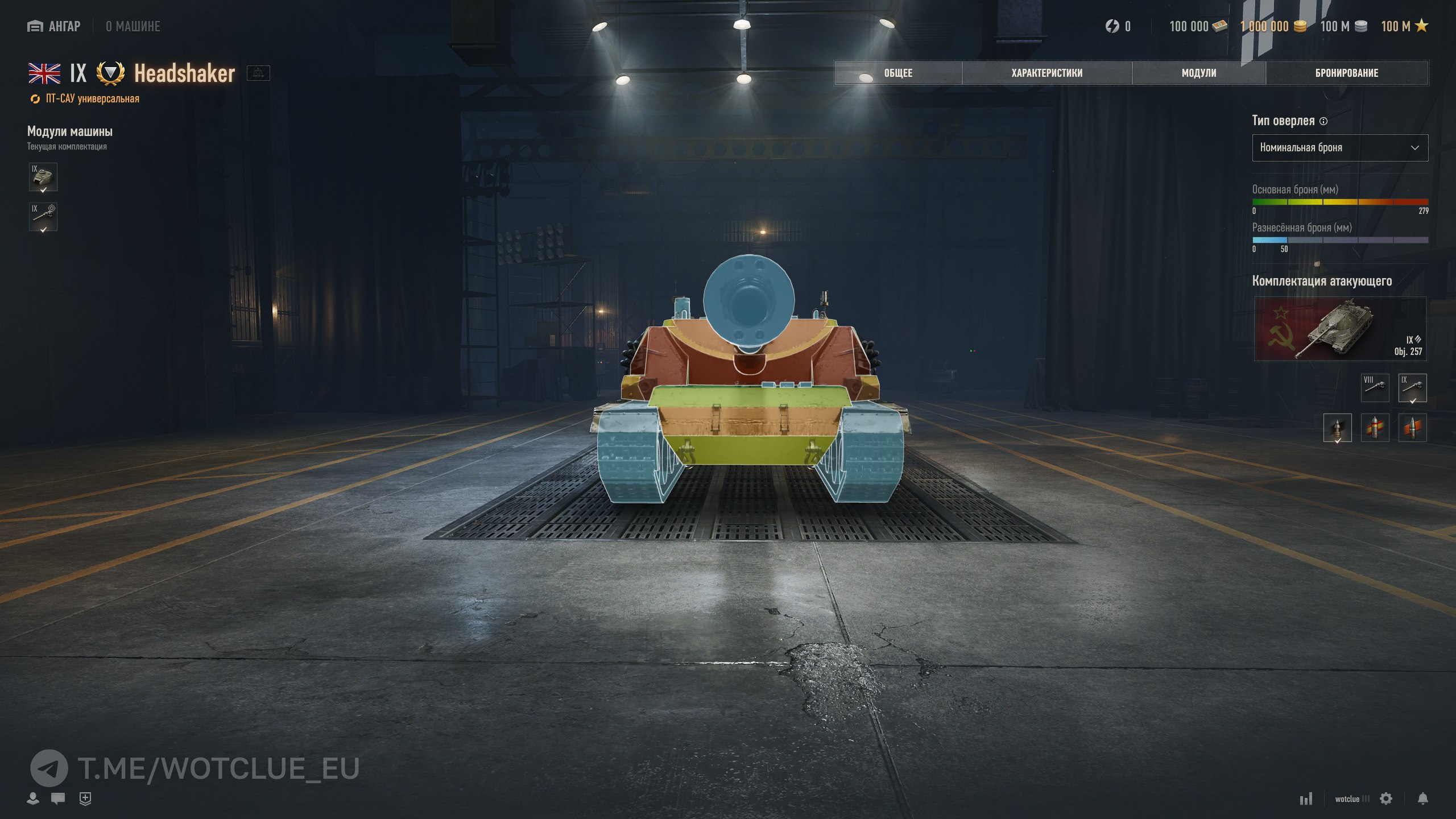Open the Характеристики tab
This screenshot has height=819, width=1456.
tap(1046, 73)
